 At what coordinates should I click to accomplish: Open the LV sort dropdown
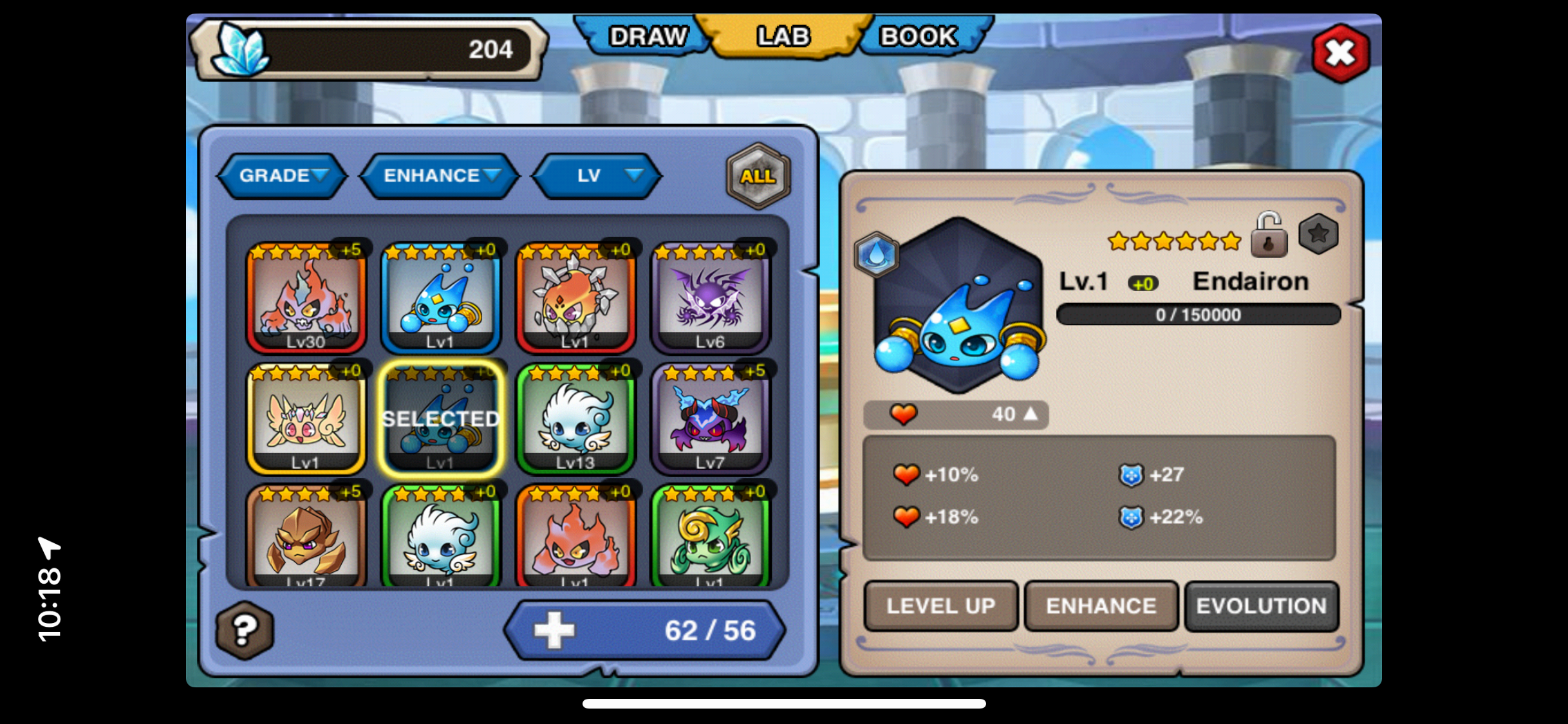tap(598, 176)
